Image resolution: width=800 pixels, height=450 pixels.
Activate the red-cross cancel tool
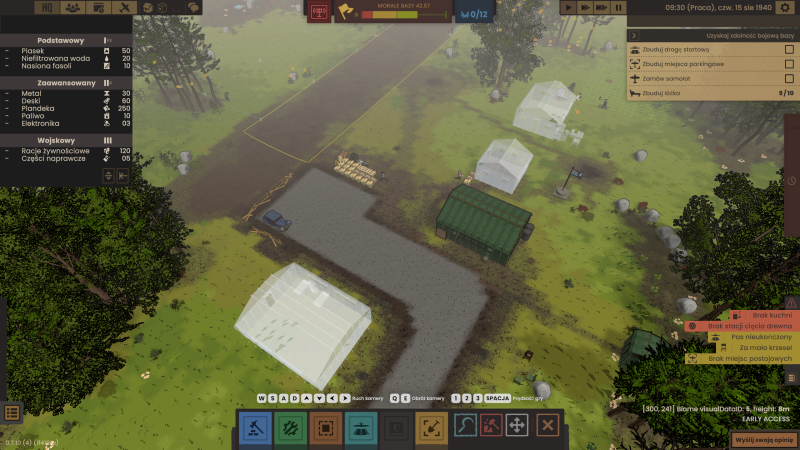click(x=547, y=426)
